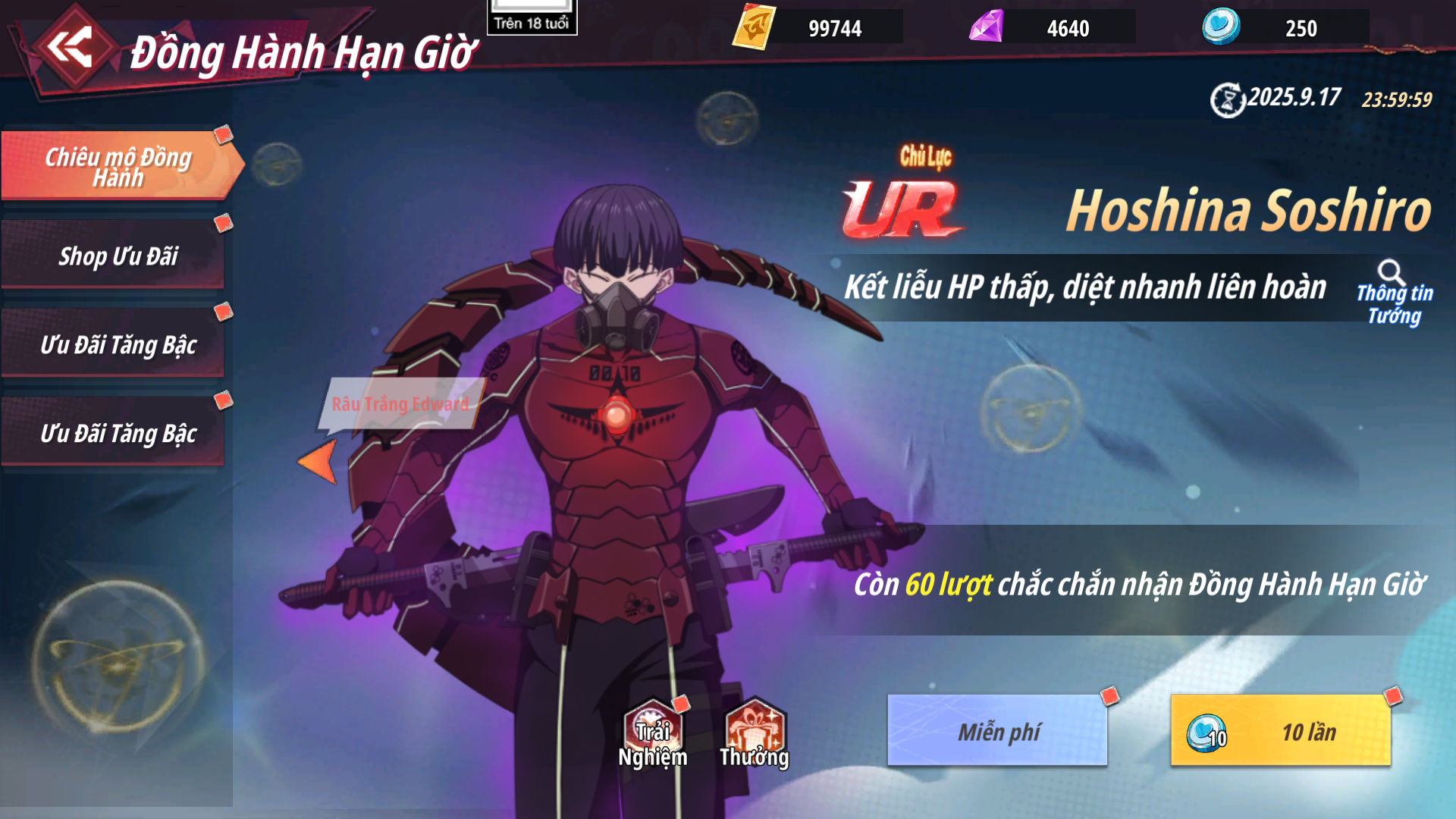Show previous companion with orange left arrow

(x=318, y=460)
